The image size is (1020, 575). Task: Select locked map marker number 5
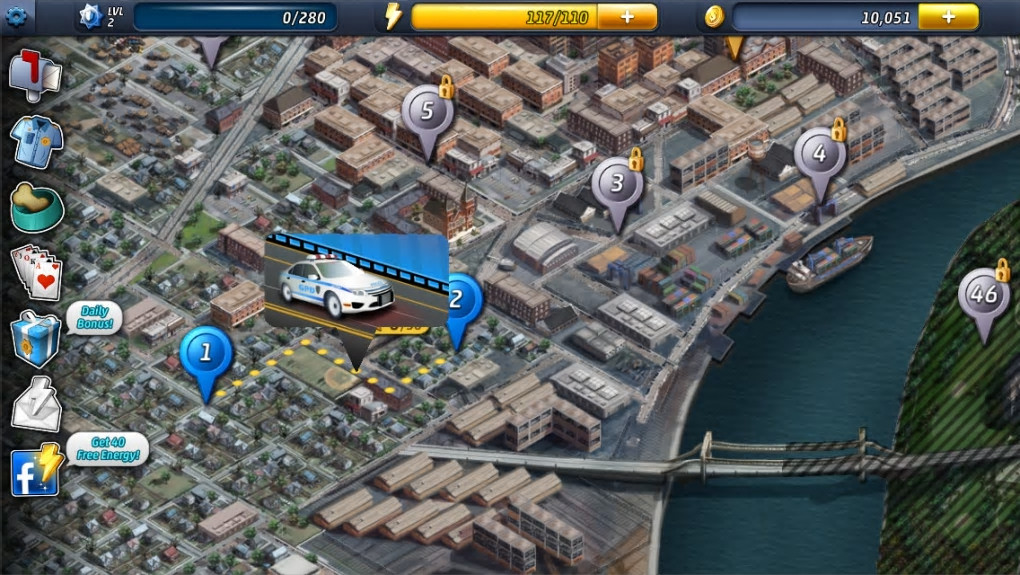pyautogui.click(x=427, y=113)
